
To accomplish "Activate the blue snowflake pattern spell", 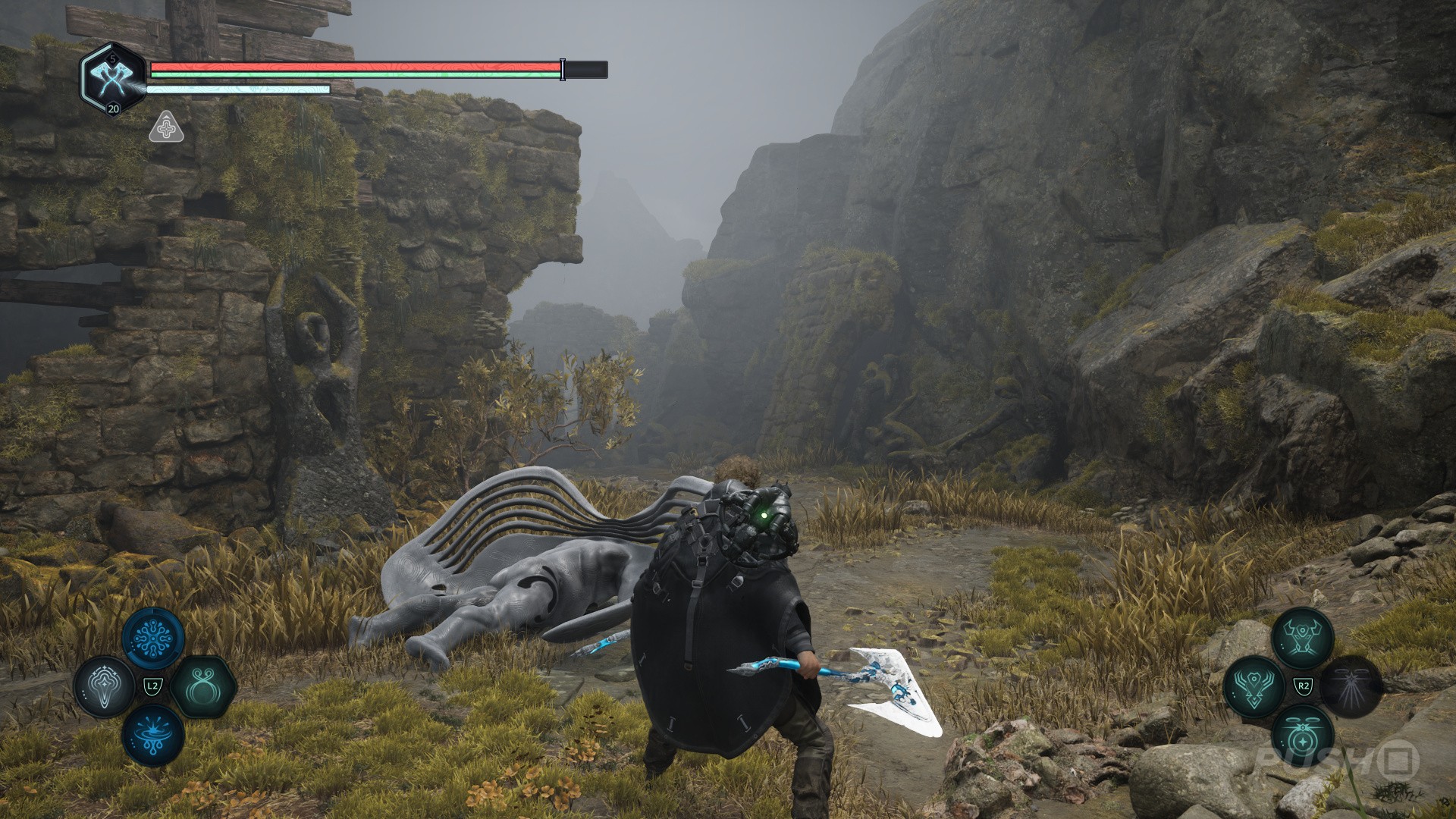I will (x=153, y=638).
